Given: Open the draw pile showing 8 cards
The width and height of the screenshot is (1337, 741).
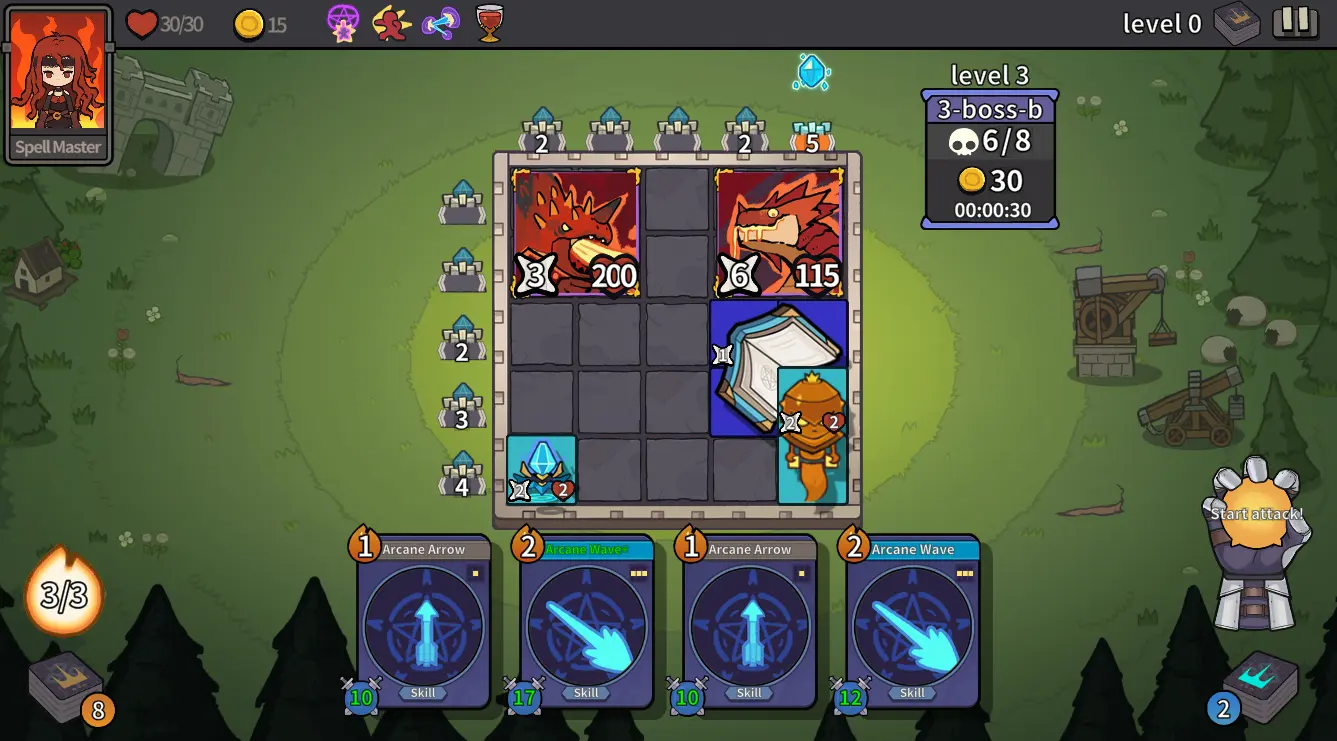Looking at the screenshot, I should (67, 685).
